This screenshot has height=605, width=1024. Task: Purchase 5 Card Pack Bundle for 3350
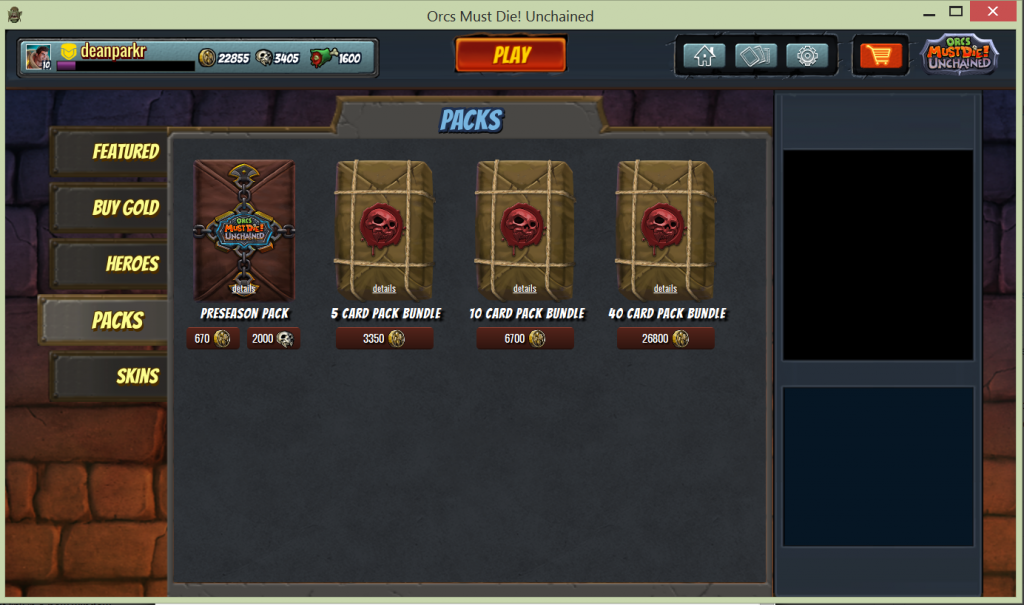click(384, 339)
